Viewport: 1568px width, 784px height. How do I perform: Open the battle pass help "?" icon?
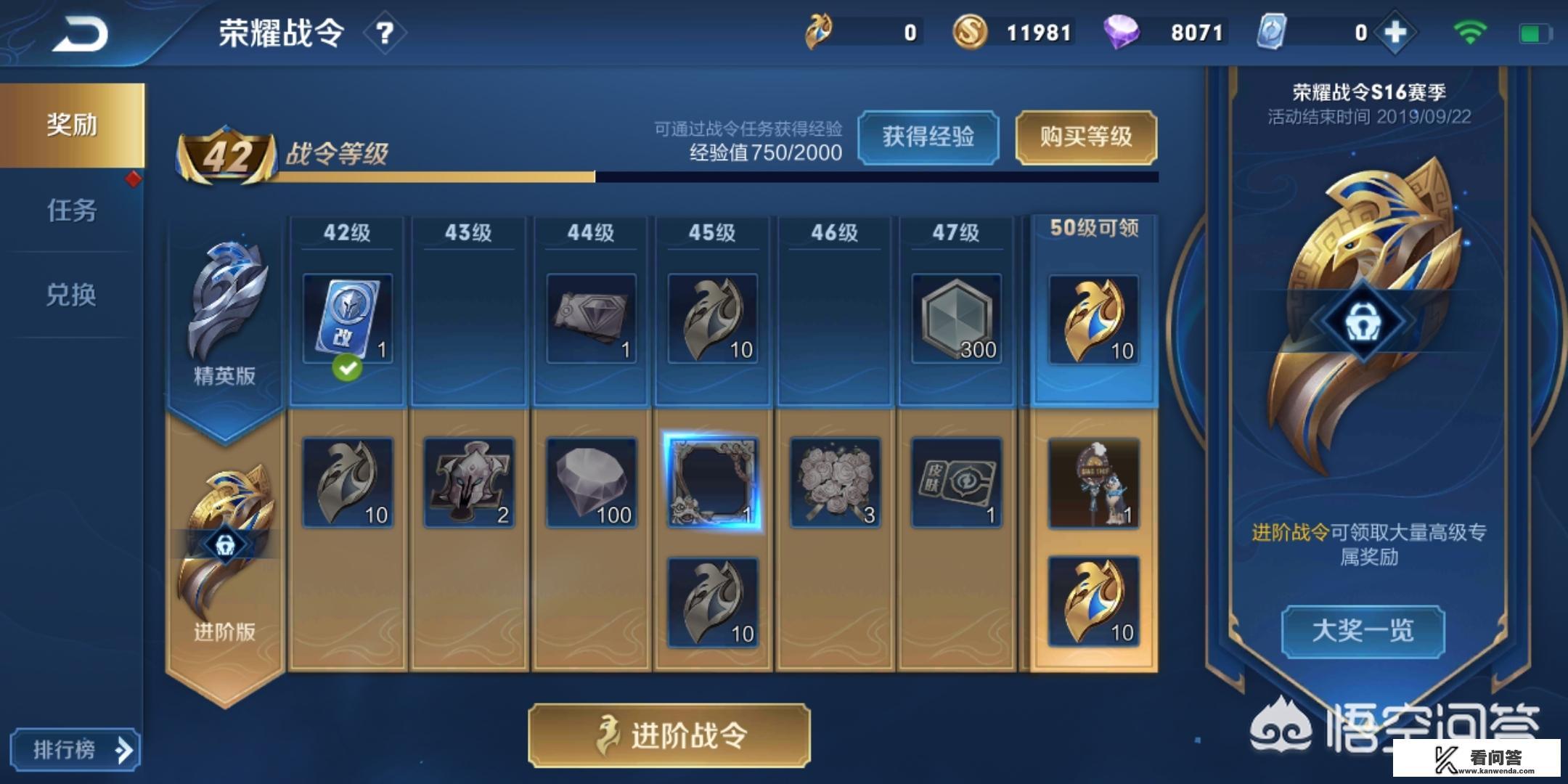tap(385, 32)
